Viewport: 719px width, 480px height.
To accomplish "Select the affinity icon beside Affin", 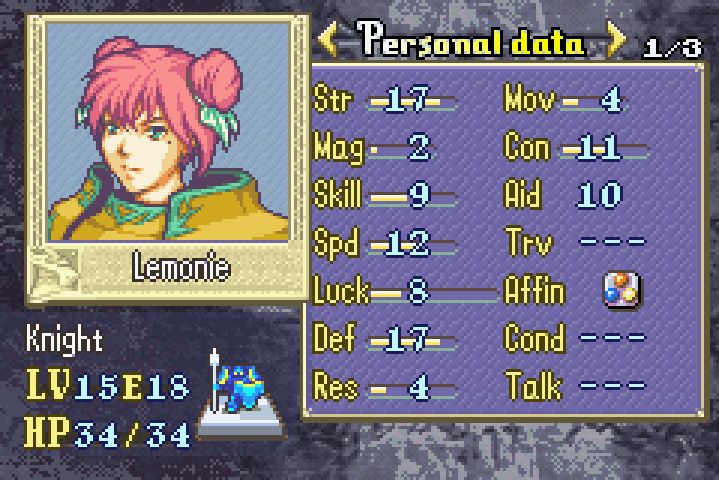I will 621,291.
